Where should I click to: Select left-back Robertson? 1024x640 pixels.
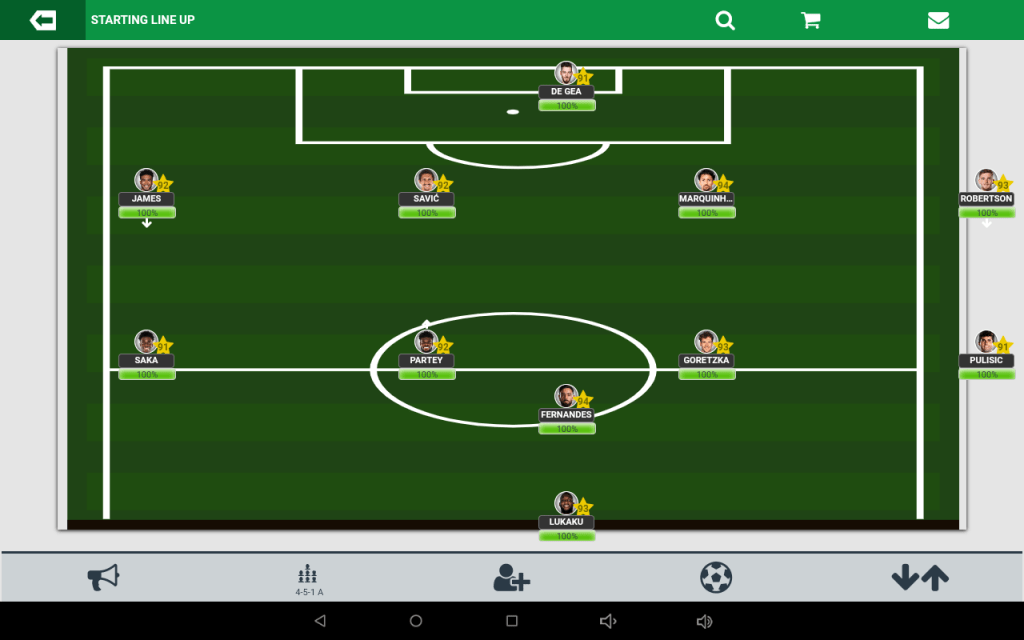pyautogui.click(x=987, y=183)
